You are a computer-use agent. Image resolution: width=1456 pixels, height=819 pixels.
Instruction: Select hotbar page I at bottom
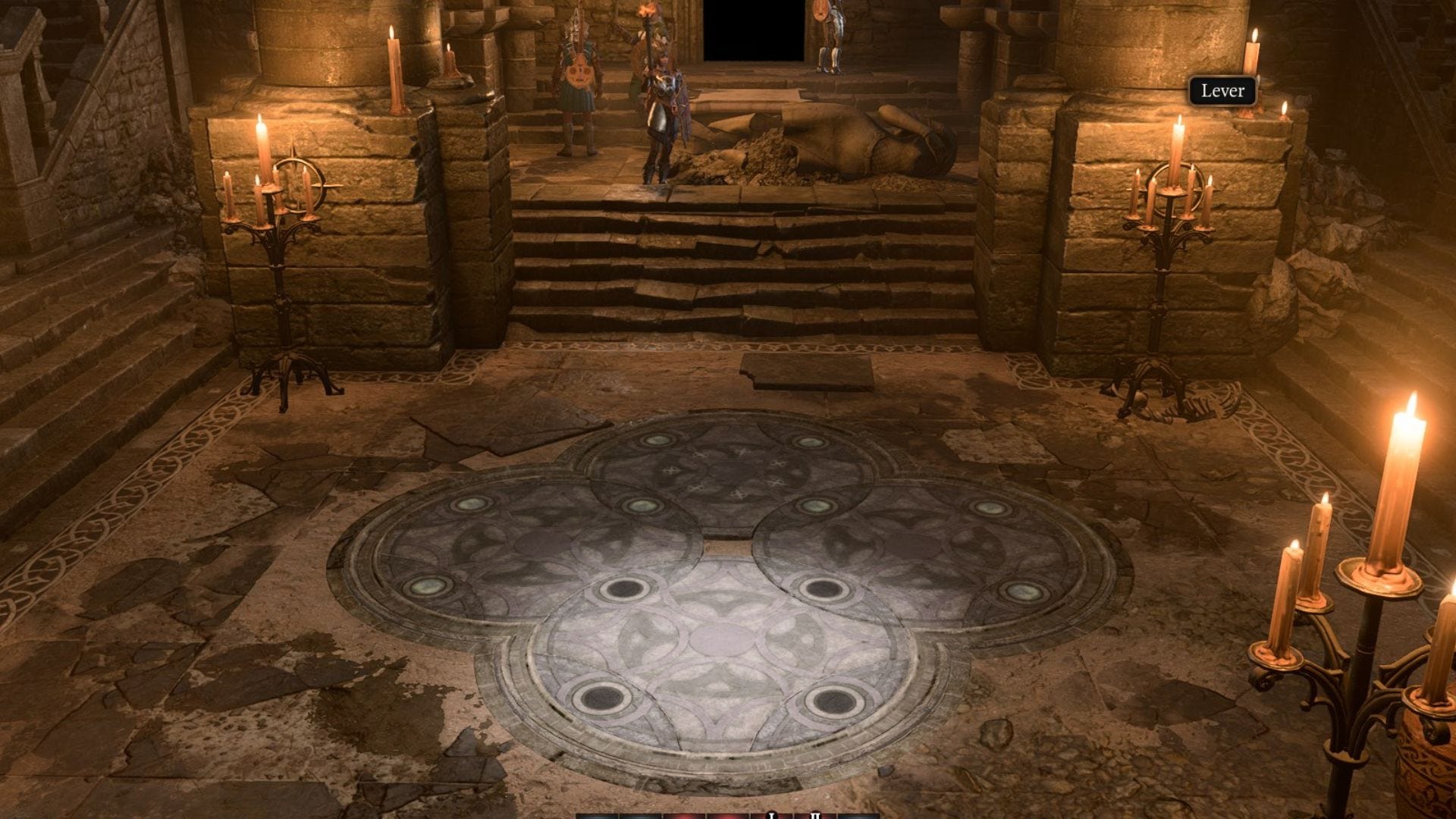772,814
